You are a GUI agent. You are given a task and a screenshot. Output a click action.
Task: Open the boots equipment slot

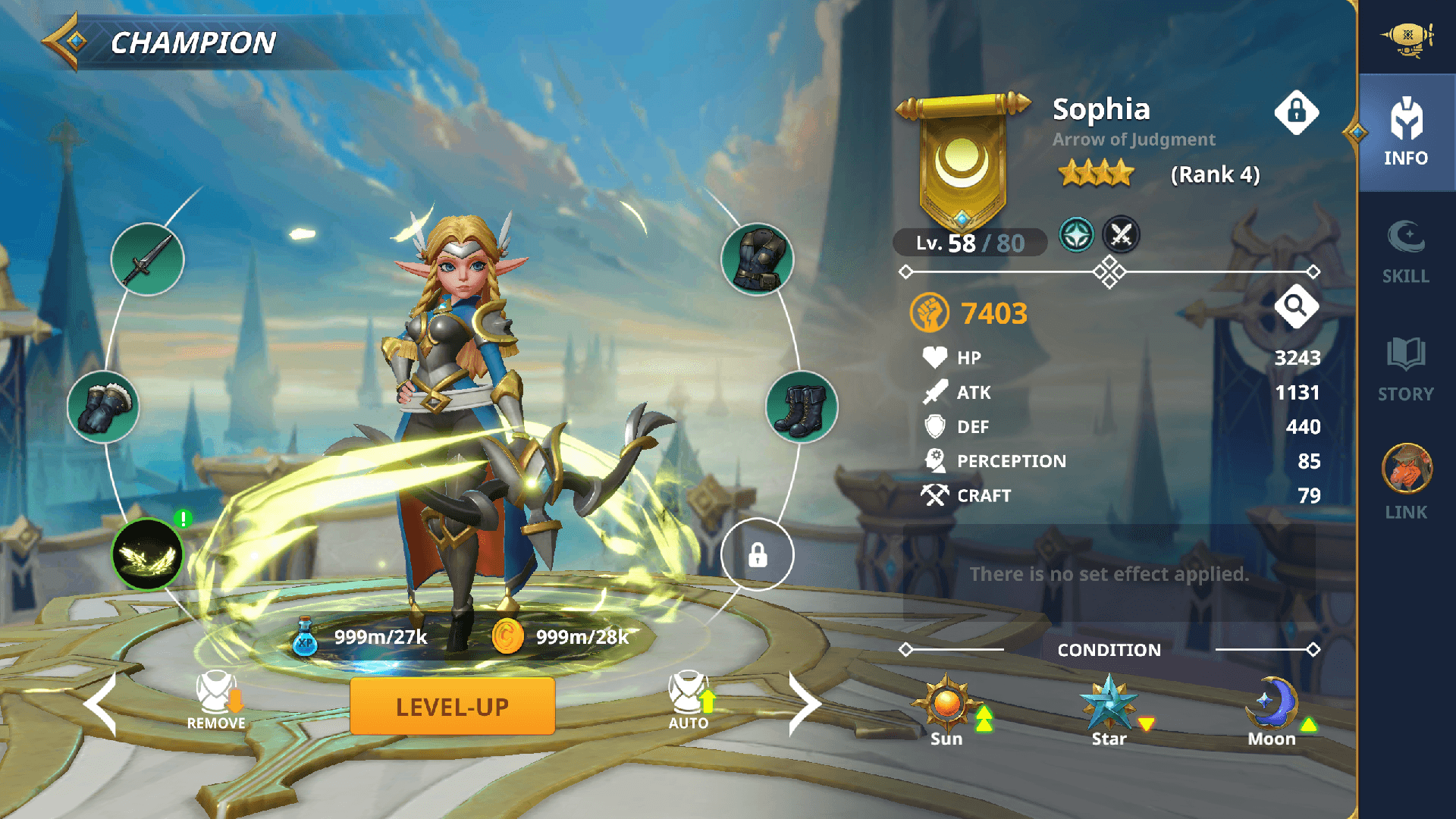(802, 407)
